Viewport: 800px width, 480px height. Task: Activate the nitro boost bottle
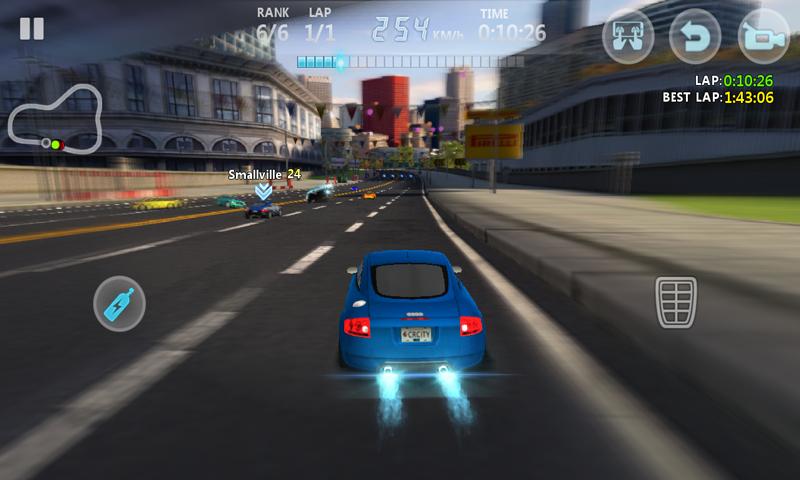120,301
